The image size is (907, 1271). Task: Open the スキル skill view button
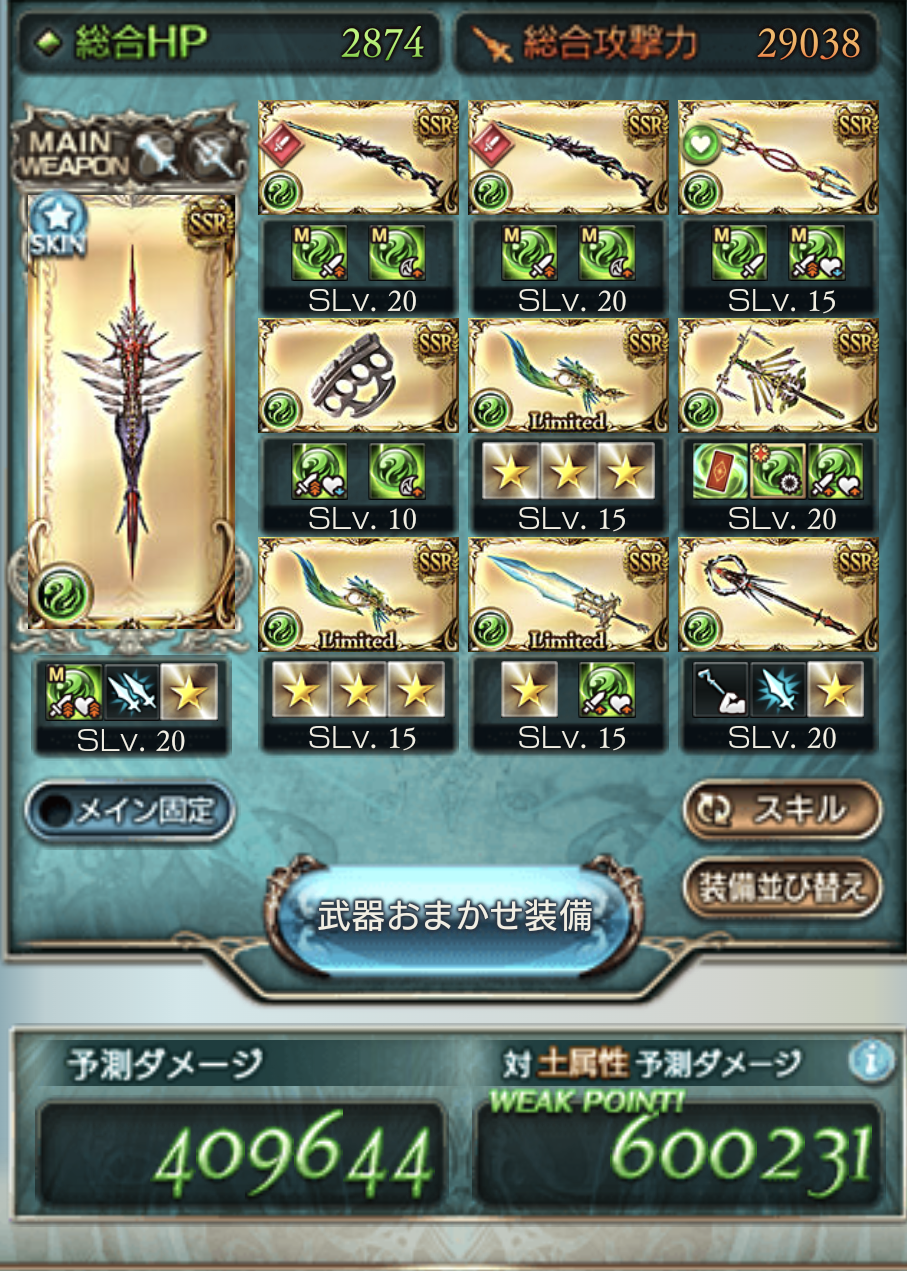tap(782, 810)
